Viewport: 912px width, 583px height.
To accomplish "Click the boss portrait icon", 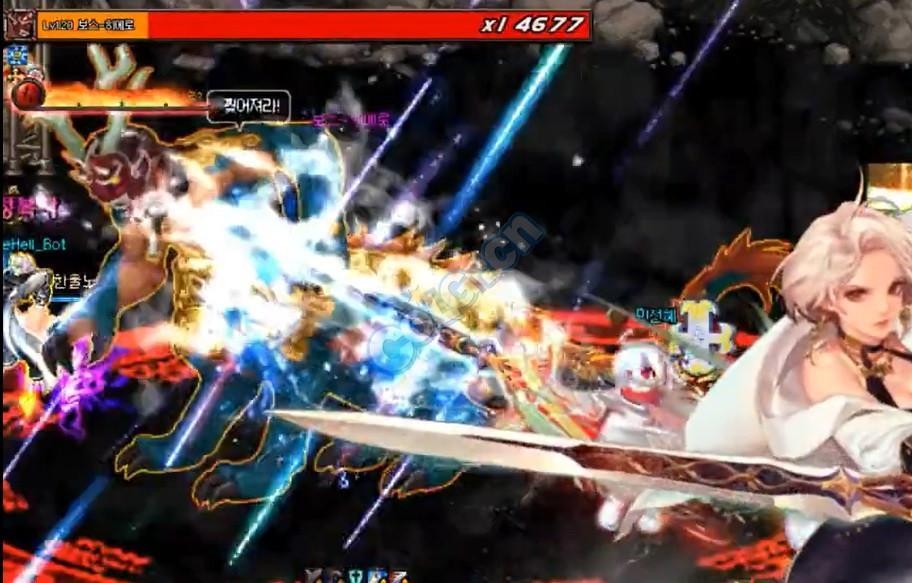I will (x=19, y=25).
